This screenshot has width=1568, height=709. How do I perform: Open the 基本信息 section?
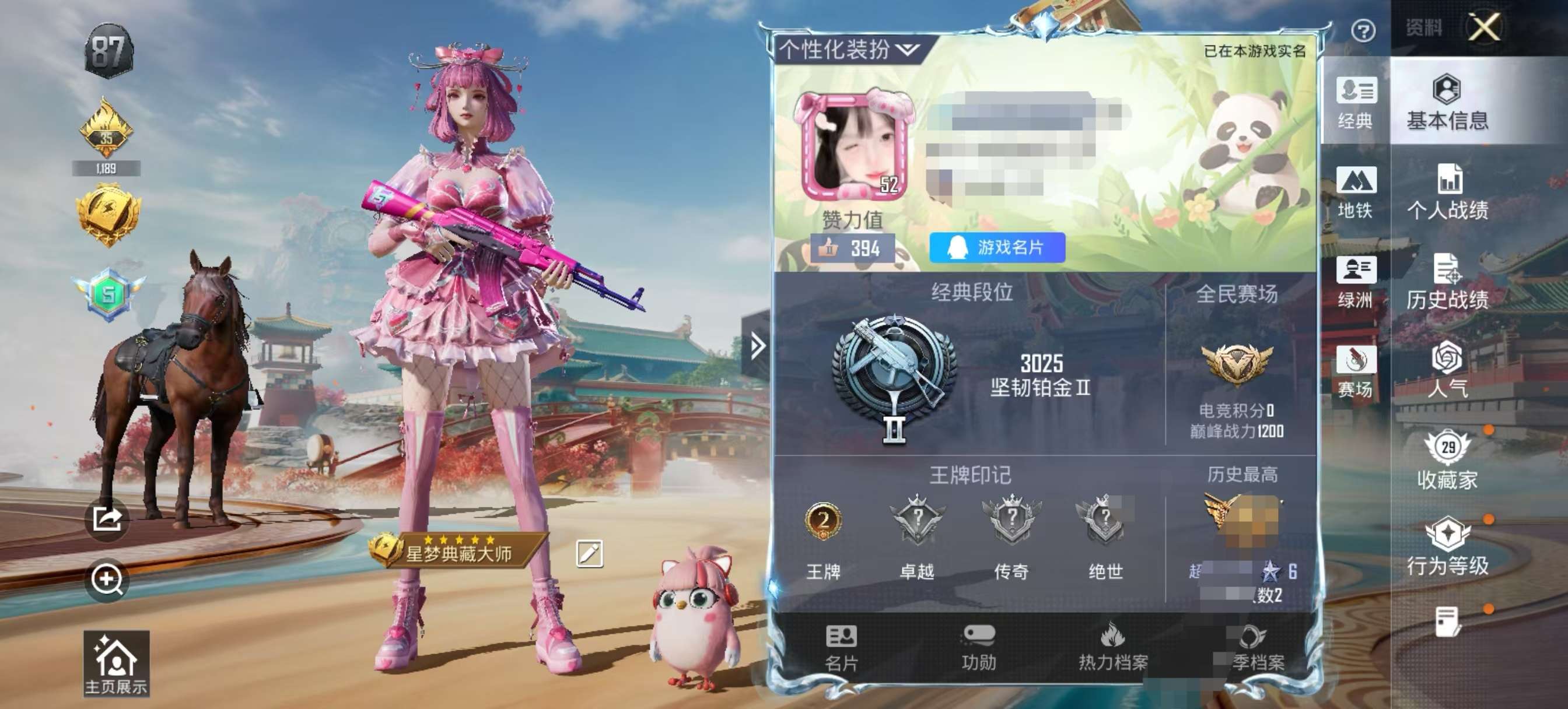tap(1447, 102)
